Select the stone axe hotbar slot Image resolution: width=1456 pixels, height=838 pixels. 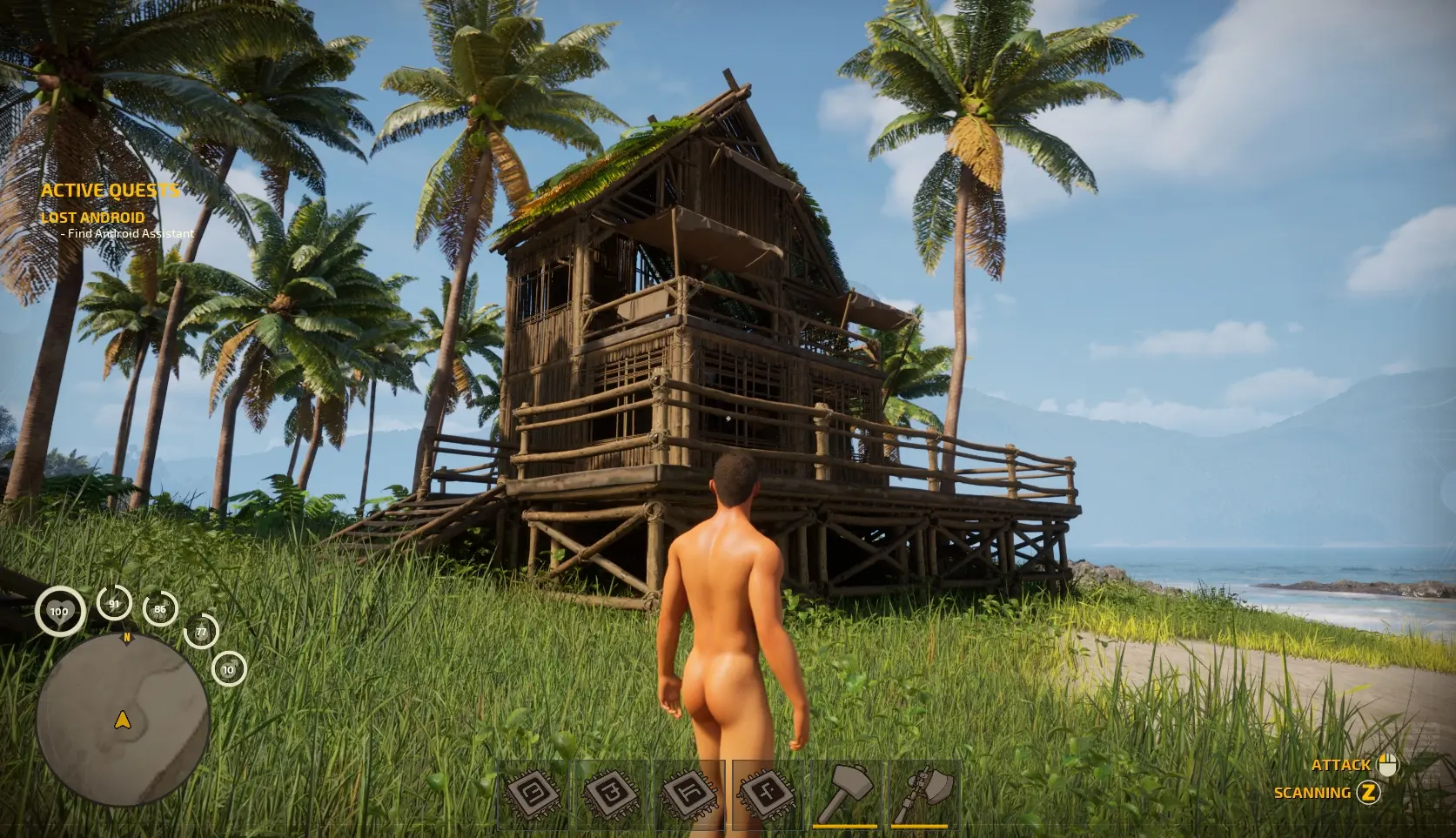click(x=923, y=794)
